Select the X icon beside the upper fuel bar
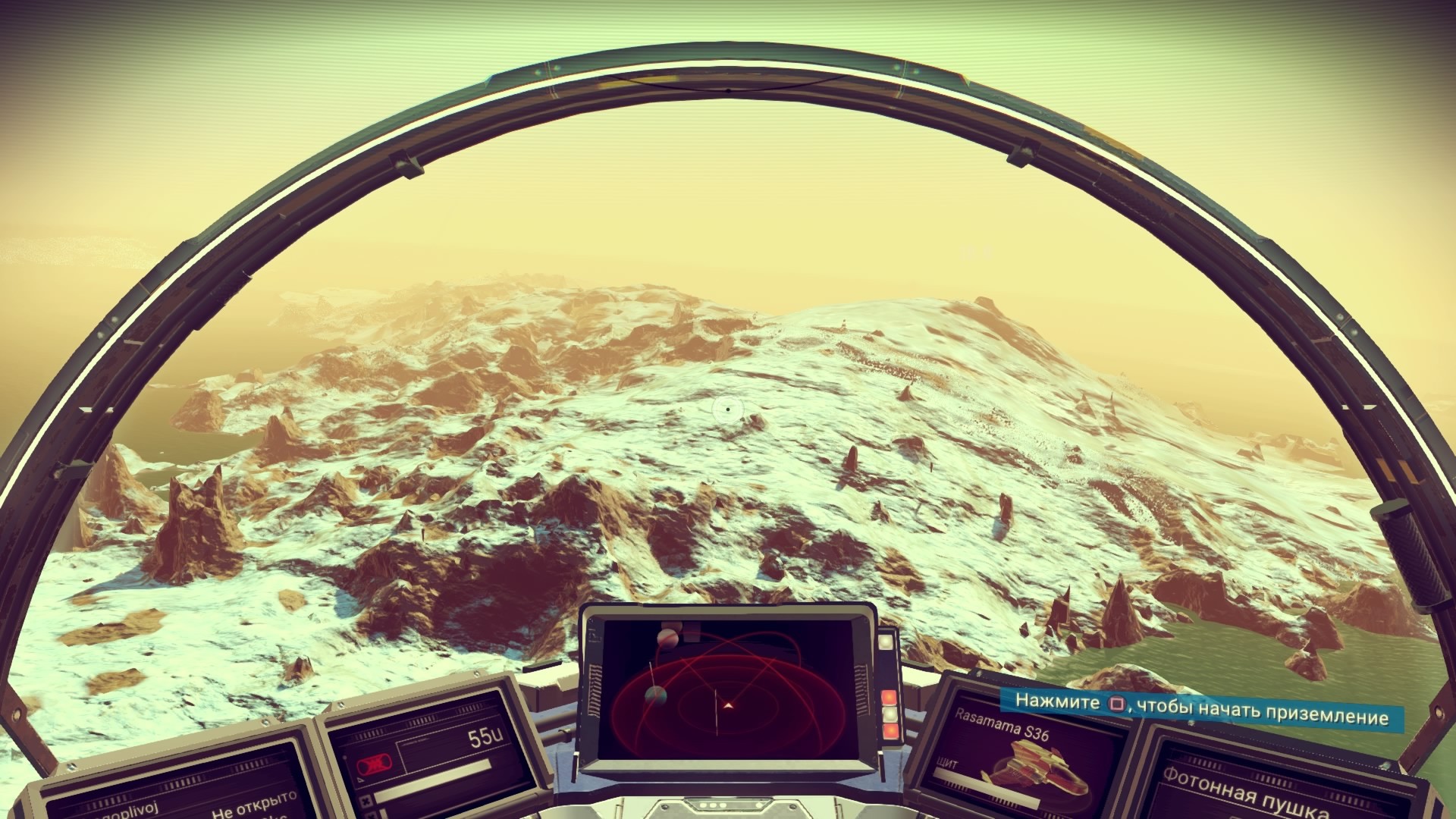This screenshot has height=819, width=1456. [366, 802]
